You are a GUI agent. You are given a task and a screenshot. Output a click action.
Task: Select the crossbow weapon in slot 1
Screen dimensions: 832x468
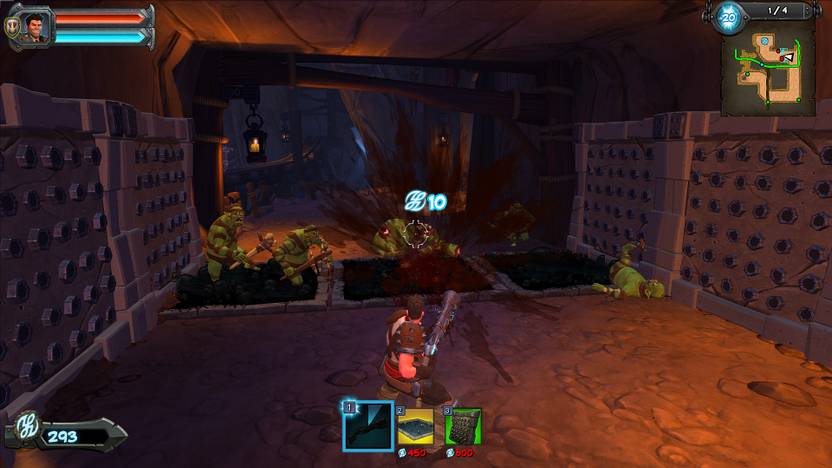point(367,426)
